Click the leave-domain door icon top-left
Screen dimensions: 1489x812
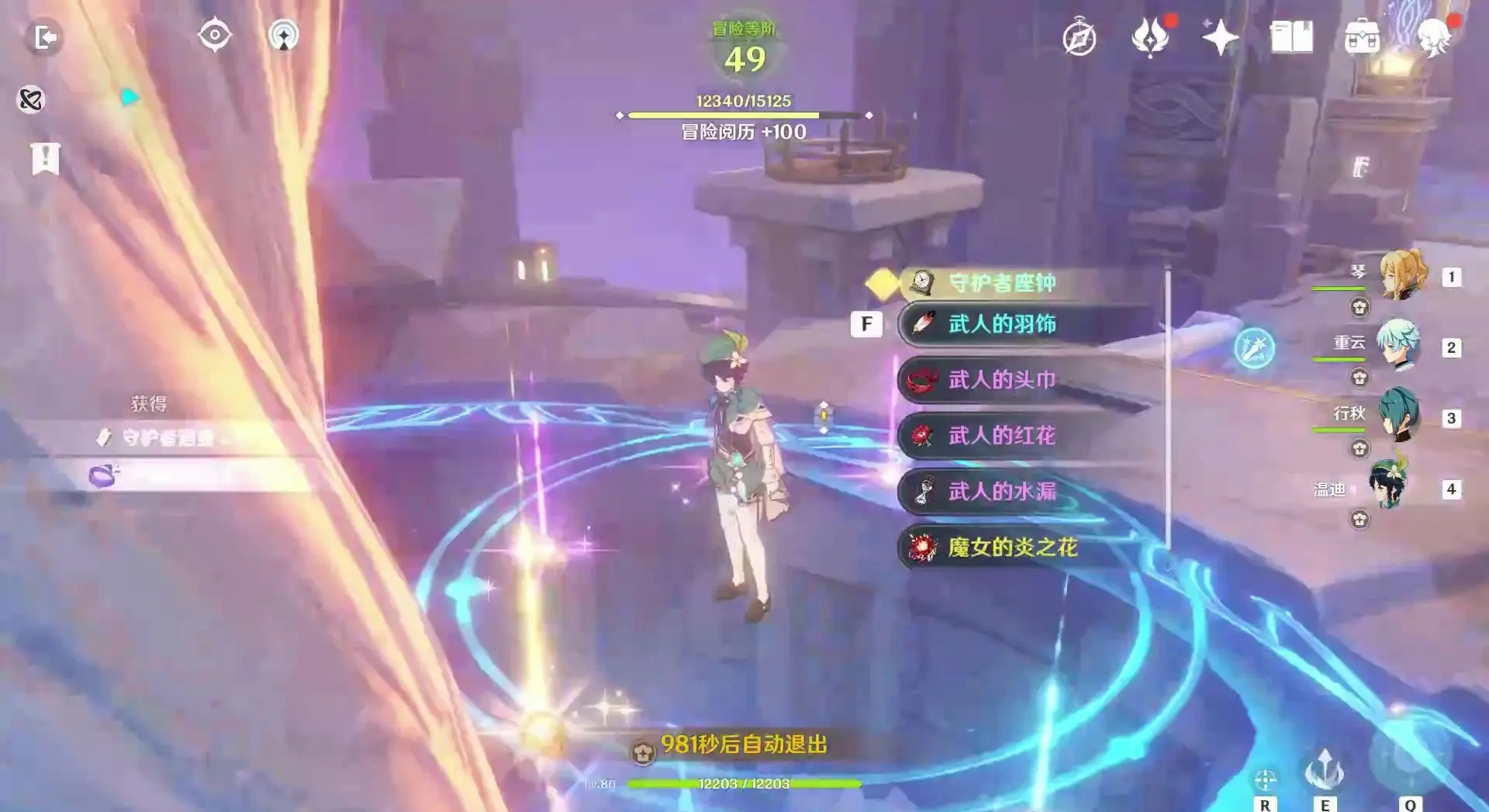[x=45, y=39]
